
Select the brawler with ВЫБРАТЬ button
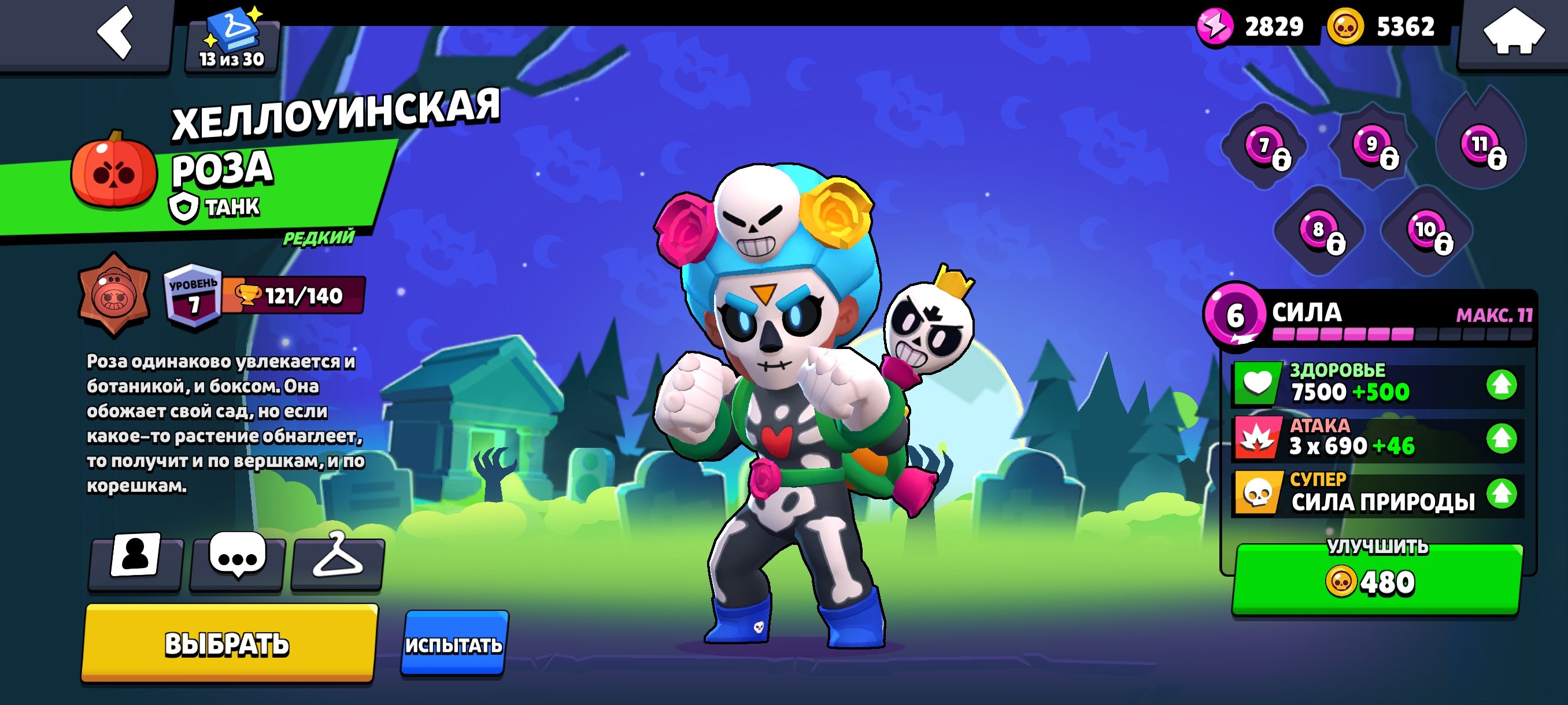(x=229, y=643)
